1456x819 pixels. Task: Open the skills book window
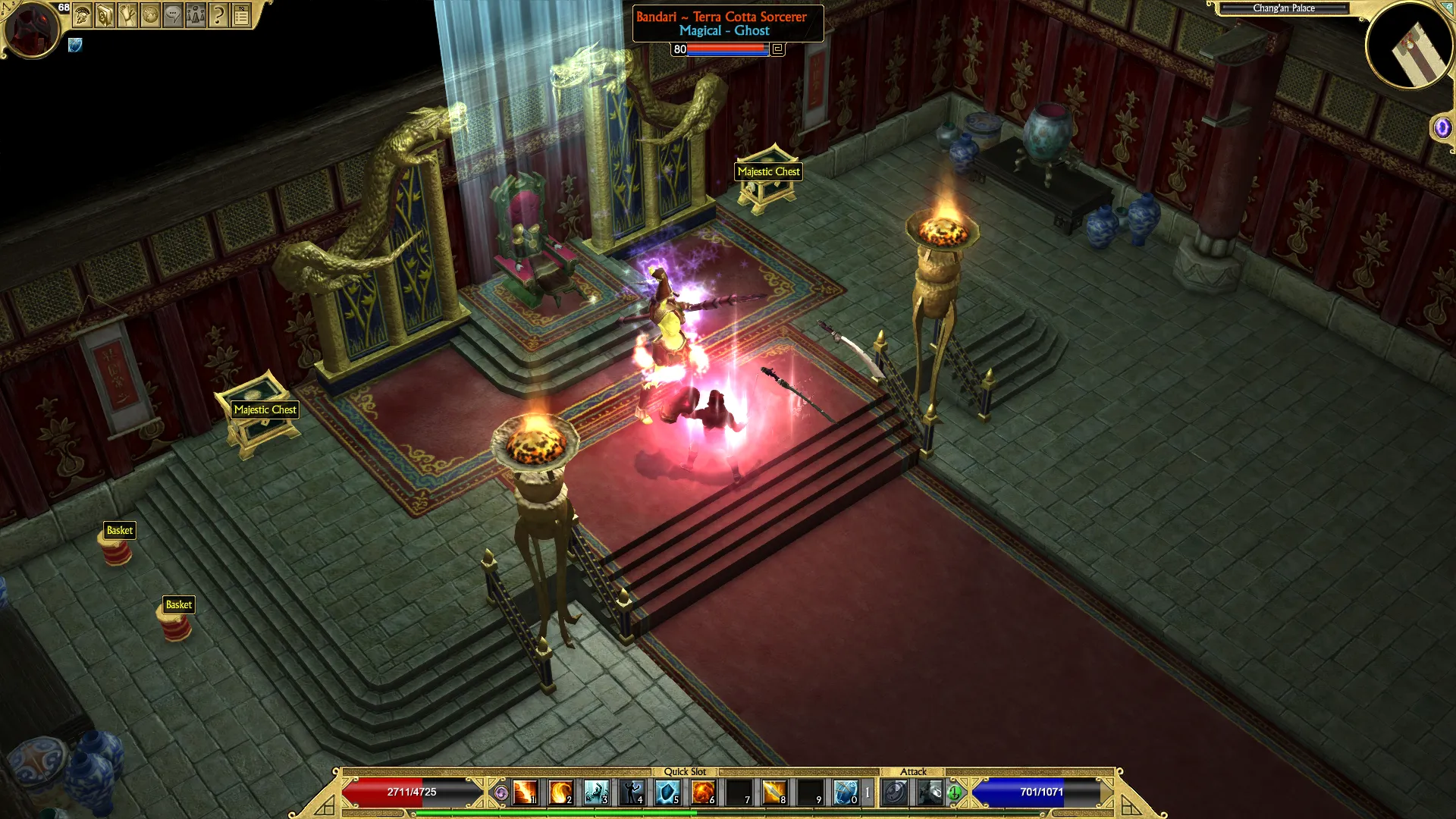(x=105, y=15)
